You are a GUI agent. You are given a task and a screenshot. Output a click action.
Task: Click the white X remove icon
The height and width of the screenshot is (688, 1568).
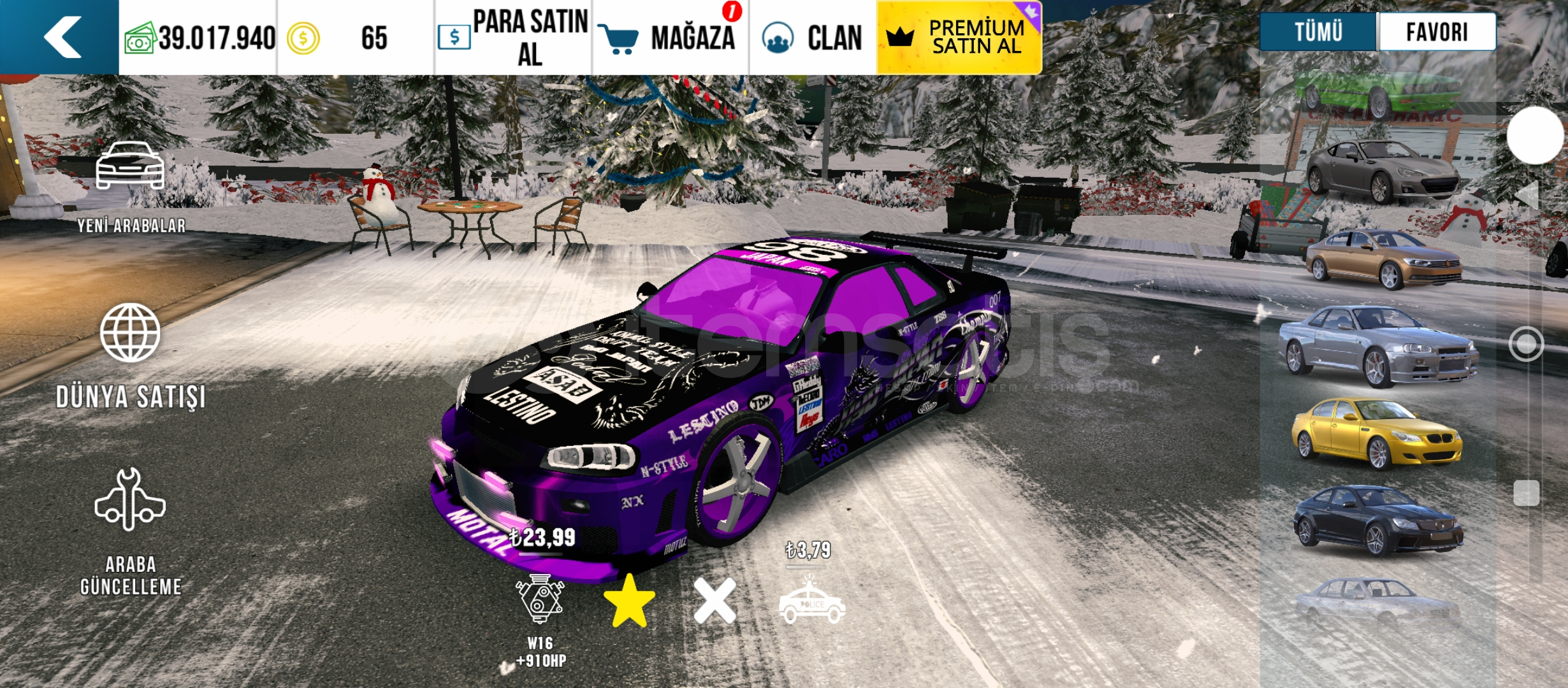tap(715, 601)
